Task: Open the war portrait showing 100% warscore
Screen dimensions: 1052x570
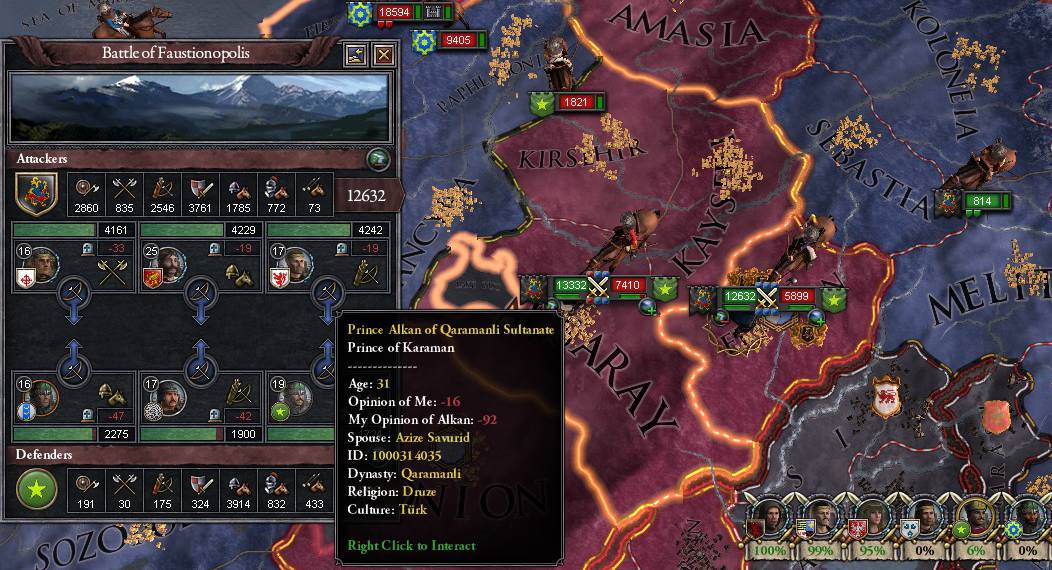Action: [768, 522]
